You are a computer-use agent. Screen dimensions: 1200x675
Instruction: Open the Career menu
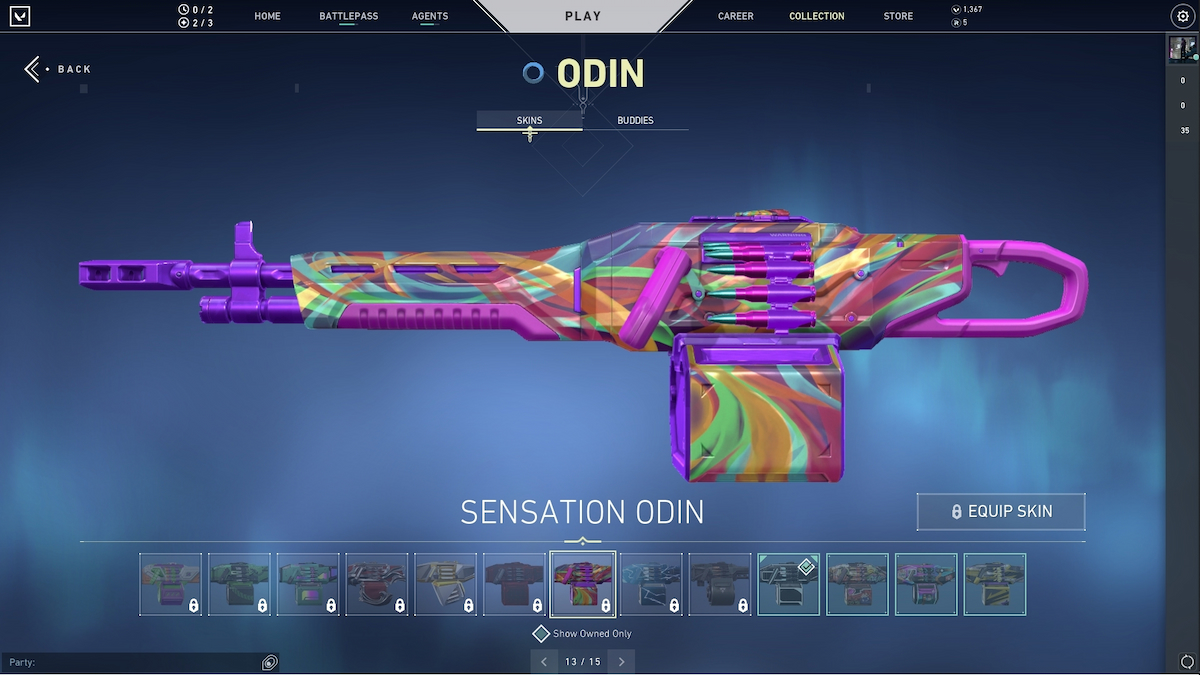735,16
